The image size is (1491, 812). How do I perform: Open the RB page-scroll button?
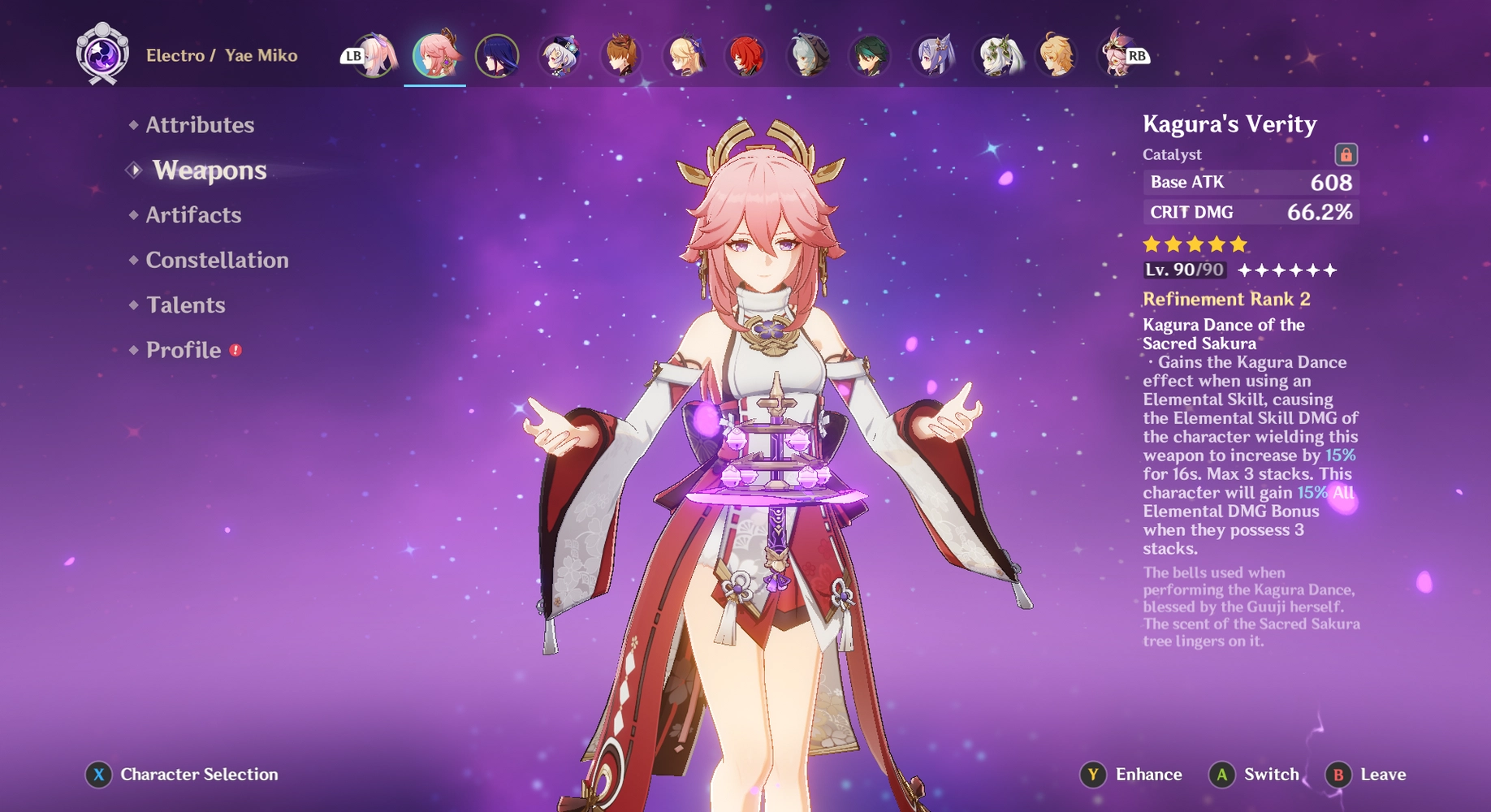pos(1139,55)
